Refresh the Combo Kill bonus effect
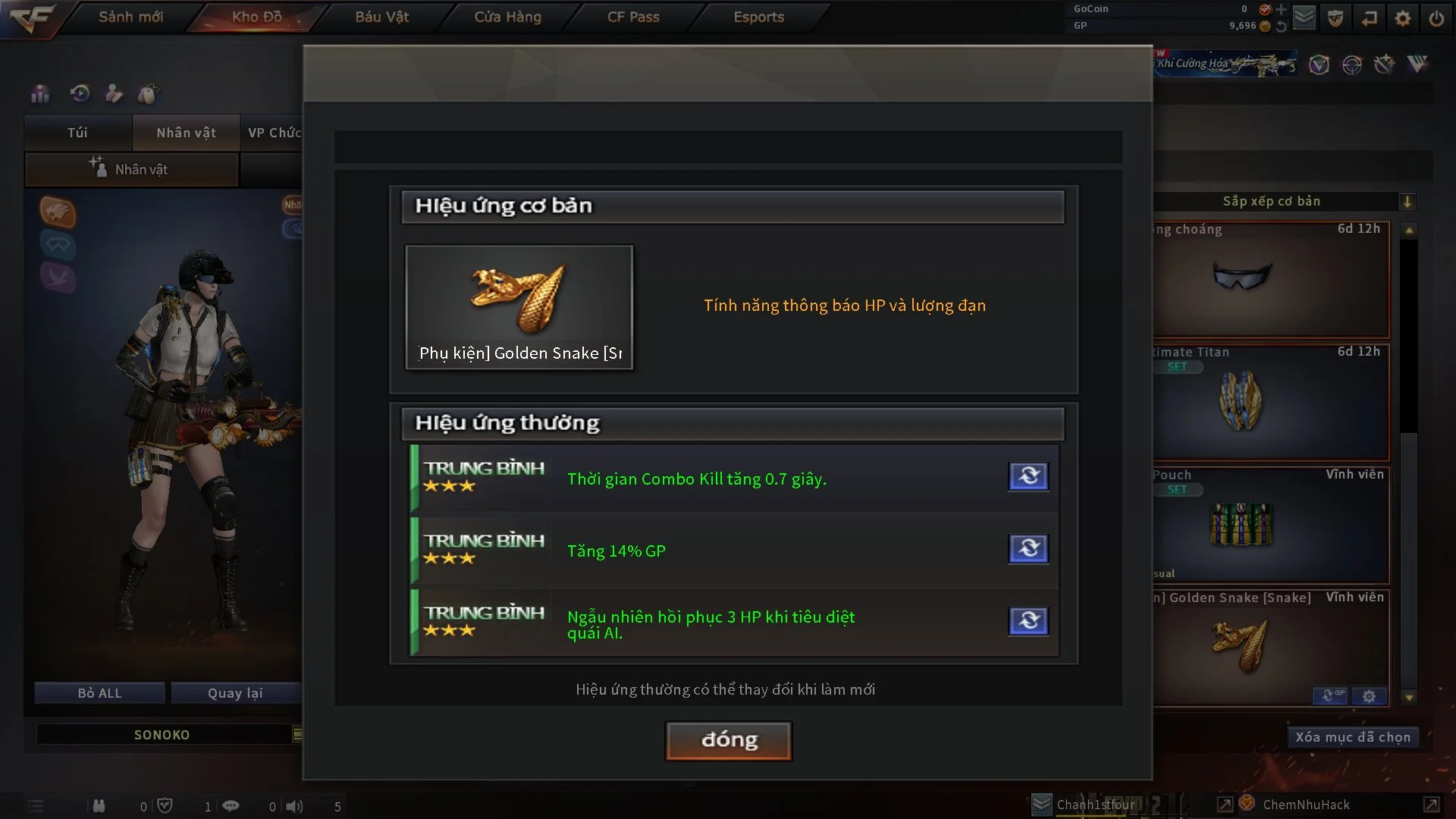The width and height of the screenshot is (1456, 819). pyautogui.click(x=1028, y=476)
